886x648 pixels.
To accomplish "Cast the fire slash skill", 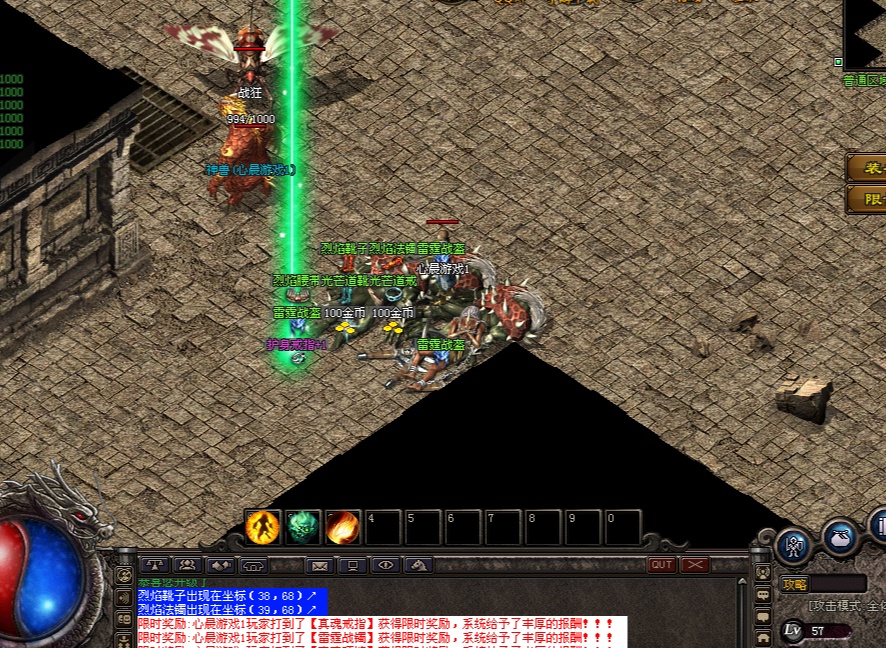I will [343, 527].
